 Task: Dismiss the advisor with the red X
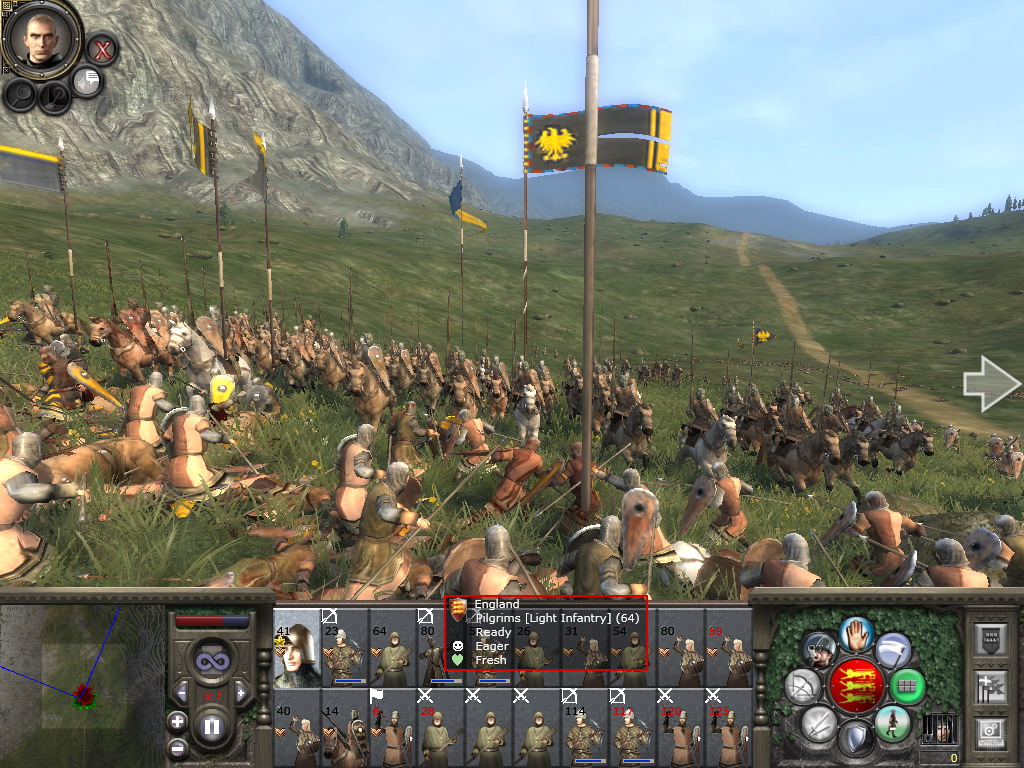click(102, 48)
